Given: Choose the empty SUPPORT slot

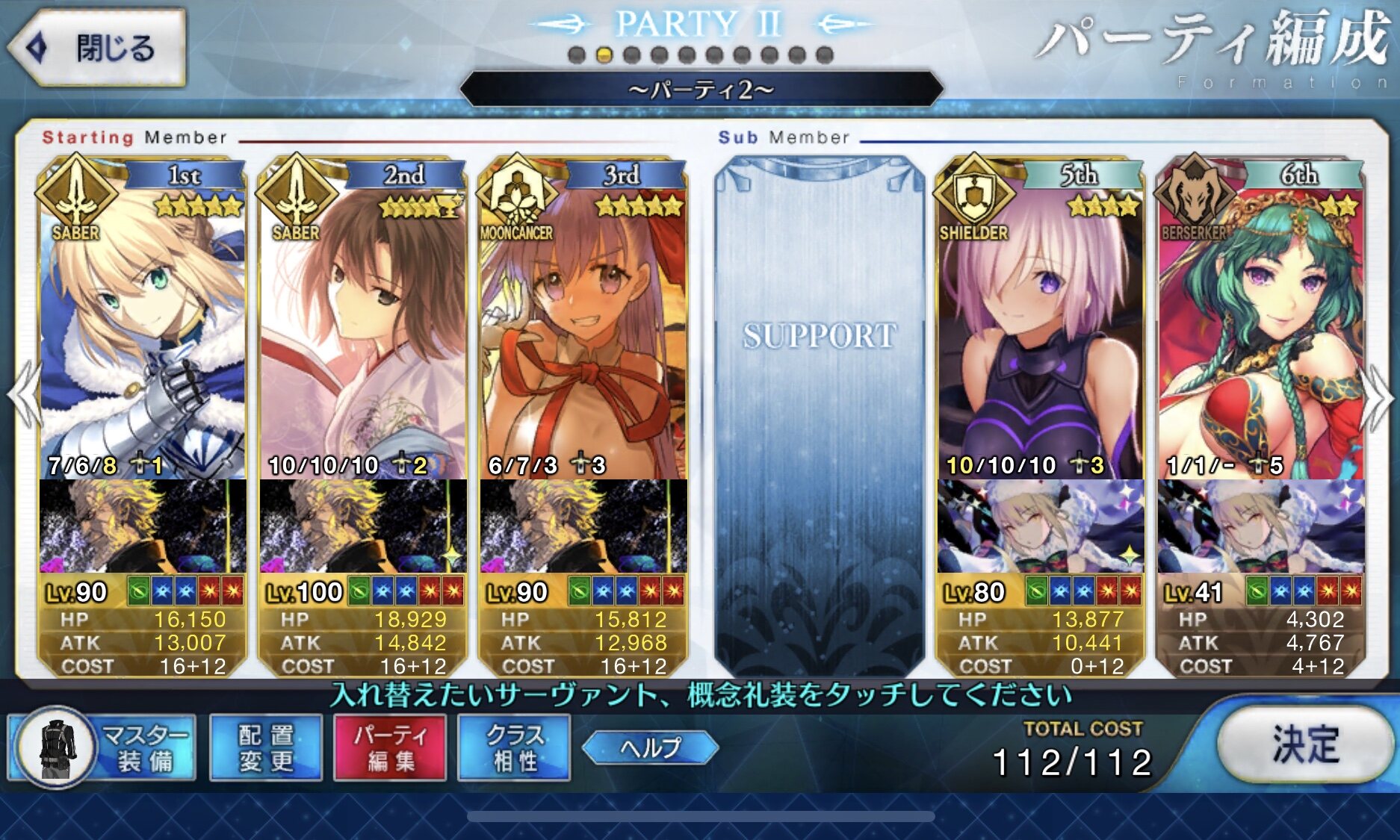Looking at the screenshot, I should [819, 411].
